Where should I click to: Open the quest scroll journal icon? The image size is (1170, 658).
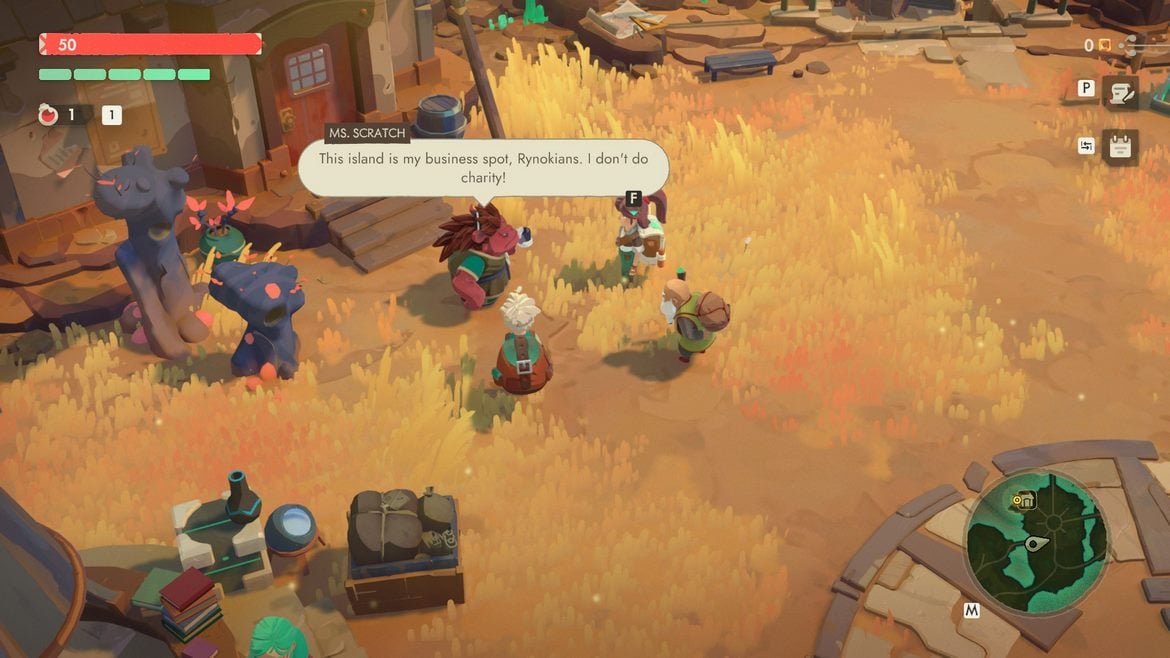[1121, 92]
